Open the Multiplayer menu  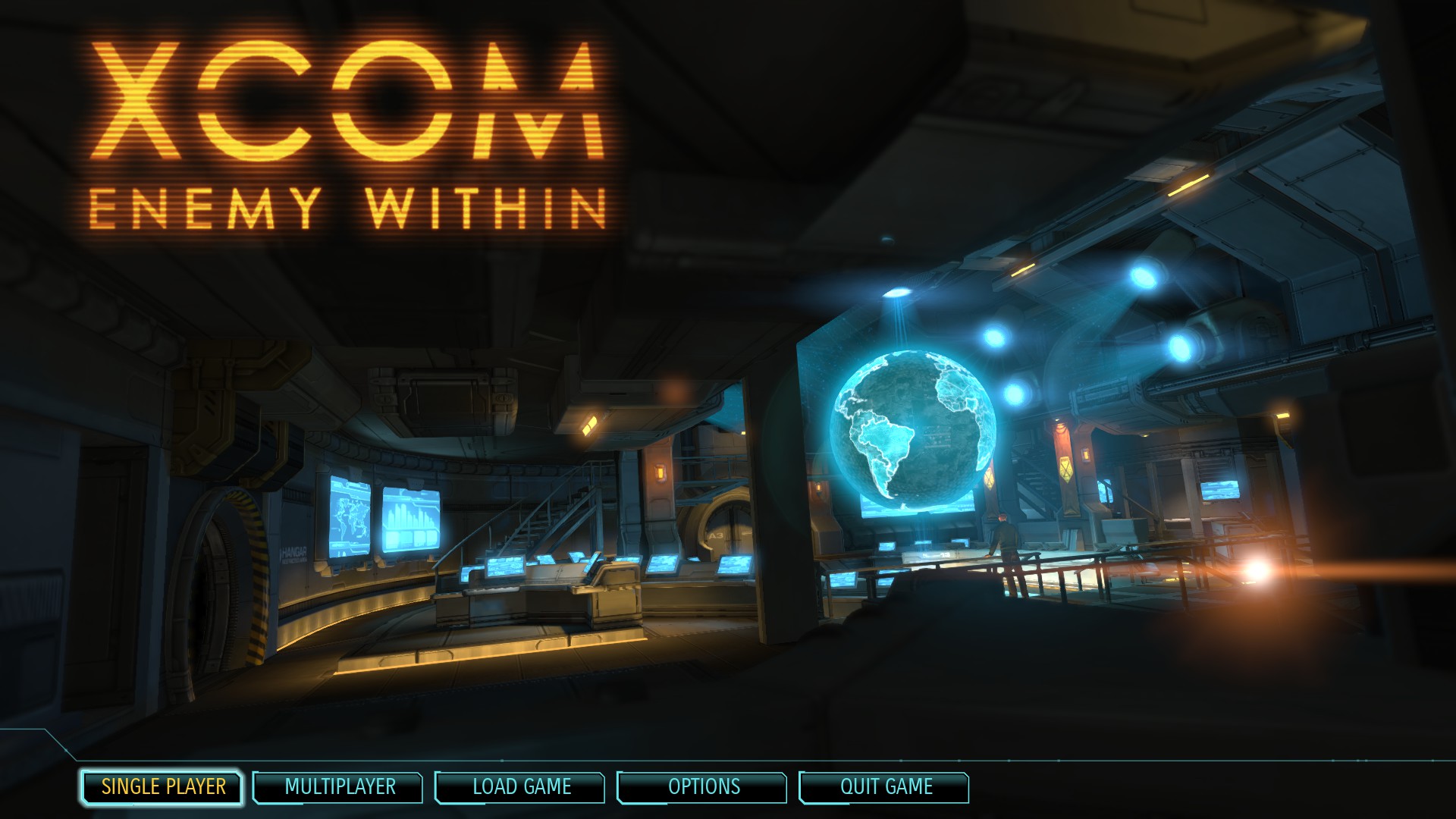coord(339,787)
